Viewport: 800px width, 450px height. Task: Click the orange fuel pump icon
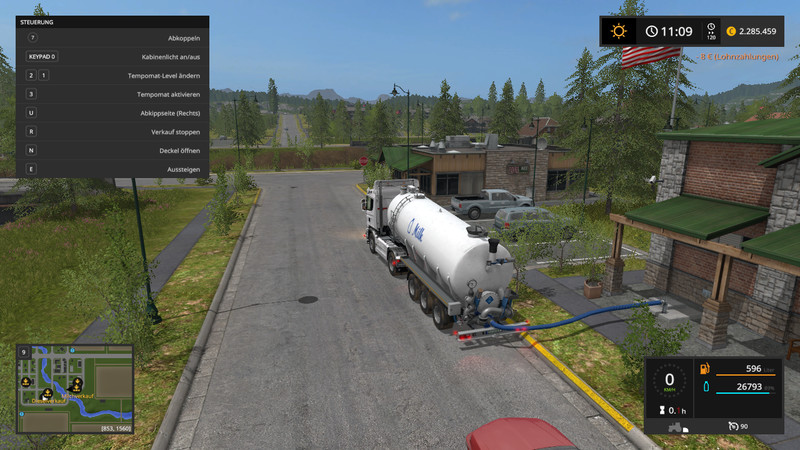tap(705, 370)
